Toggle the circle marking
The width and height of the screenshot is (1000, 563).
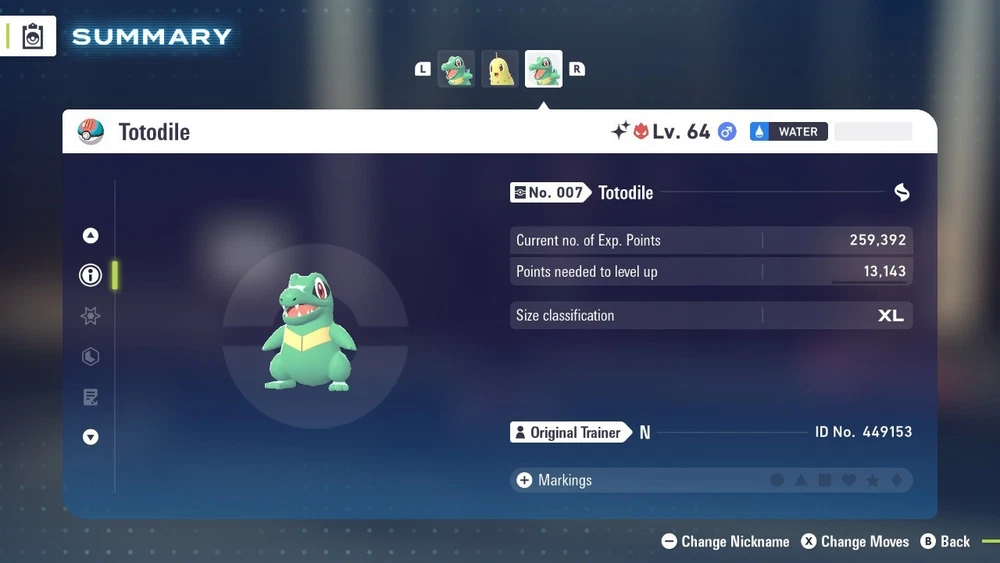tap(777, 481)
